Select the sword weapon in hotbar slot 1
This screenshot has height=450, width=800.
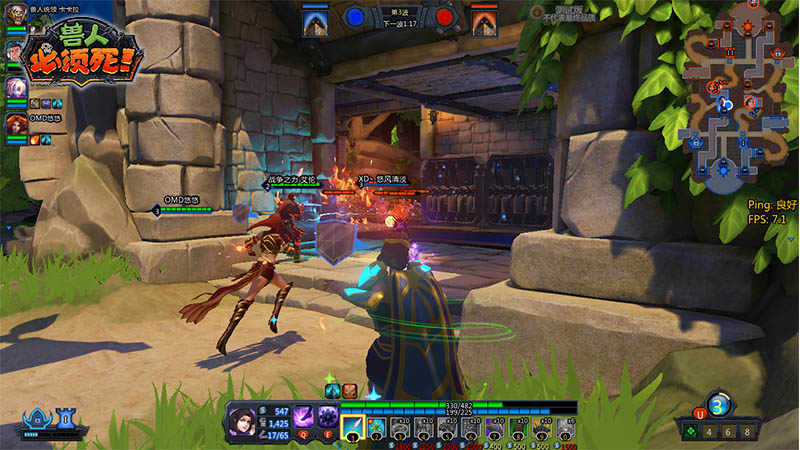click(352, 428)
